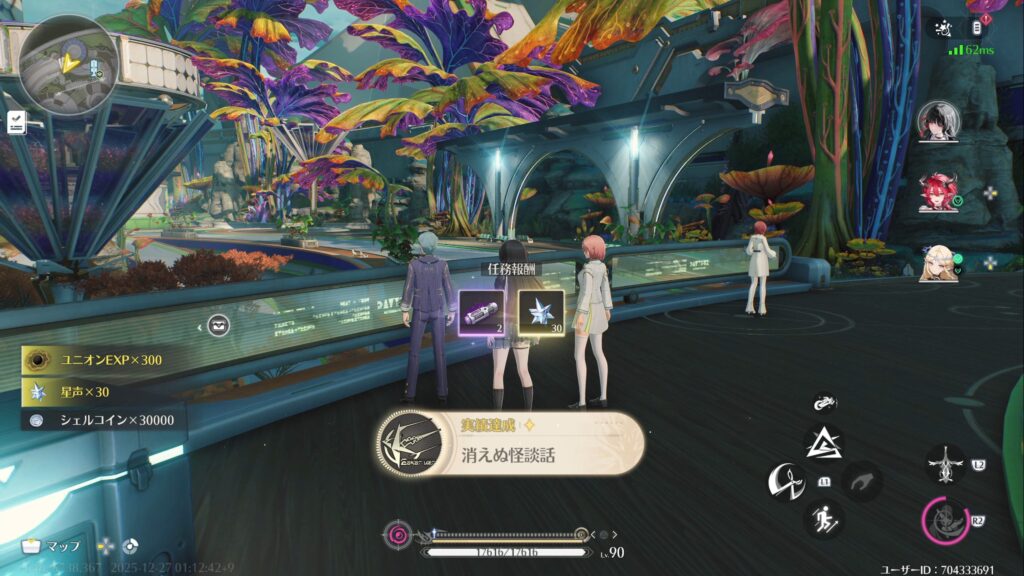The image size is (1024, 576).
Task: Click the chest icon on the left
Action: coord(219,325)
